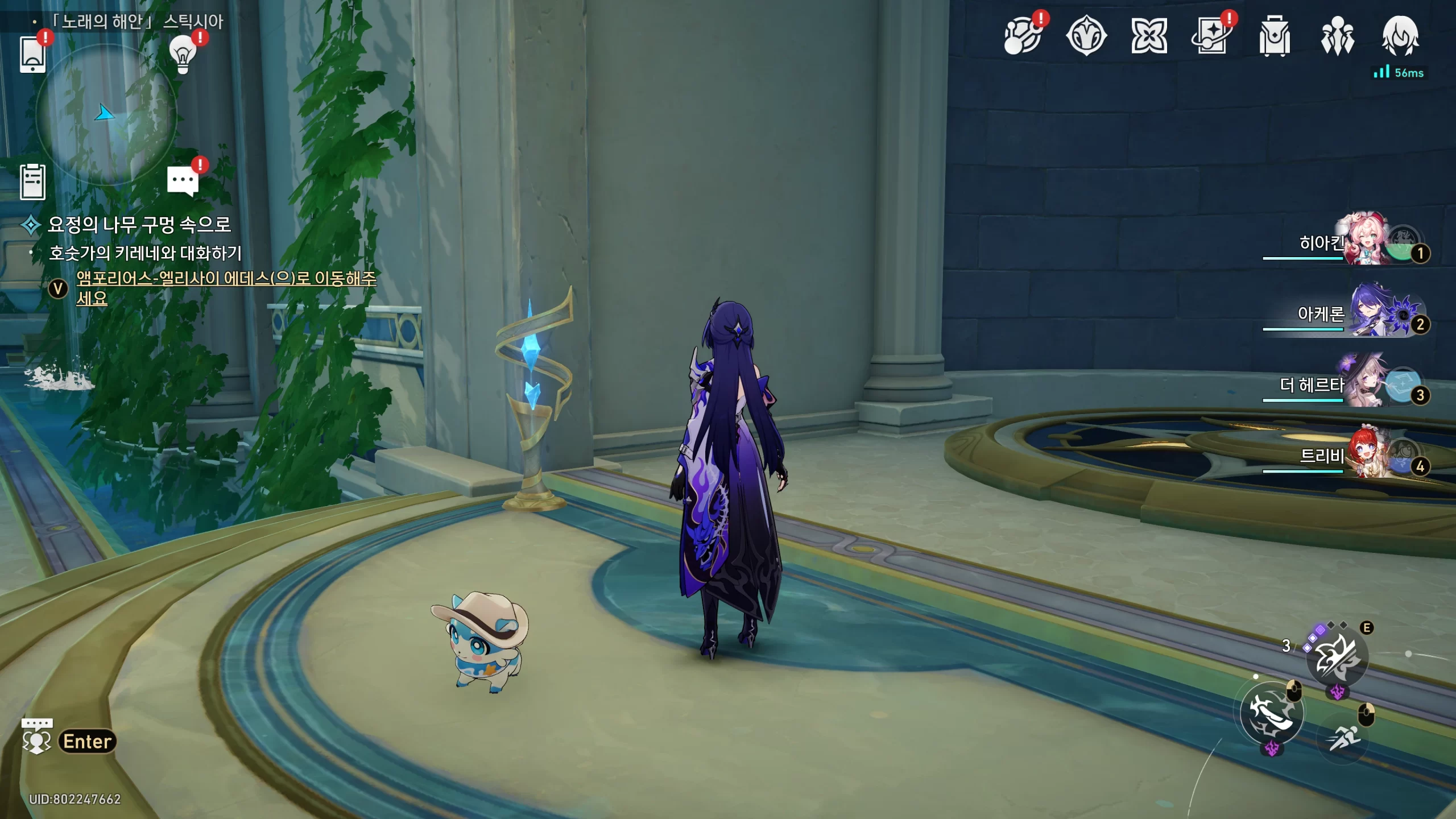Open the chat speech bubble icon

[x=183, y=181]
